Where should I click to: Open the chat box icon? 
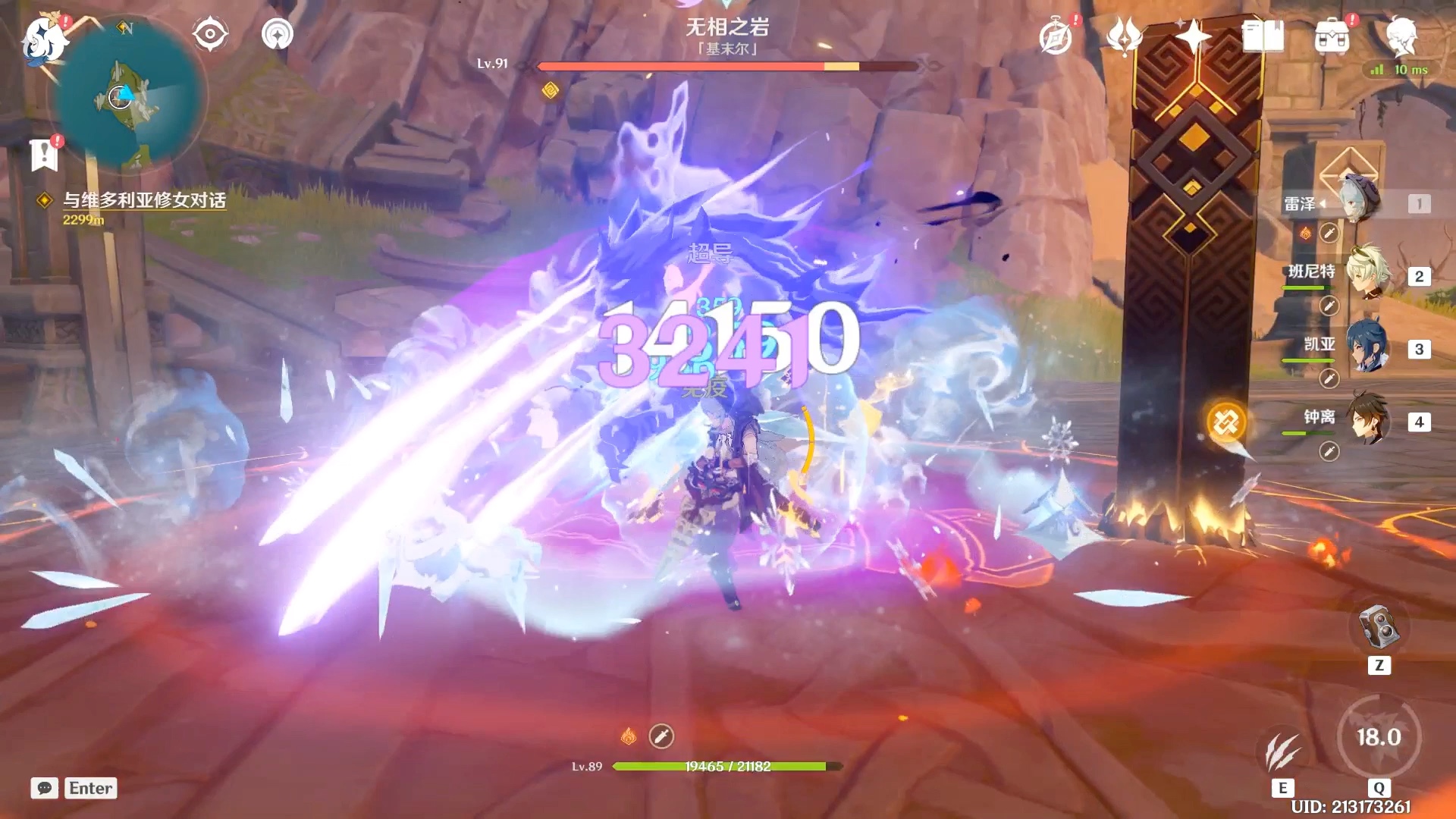[45, 788]
